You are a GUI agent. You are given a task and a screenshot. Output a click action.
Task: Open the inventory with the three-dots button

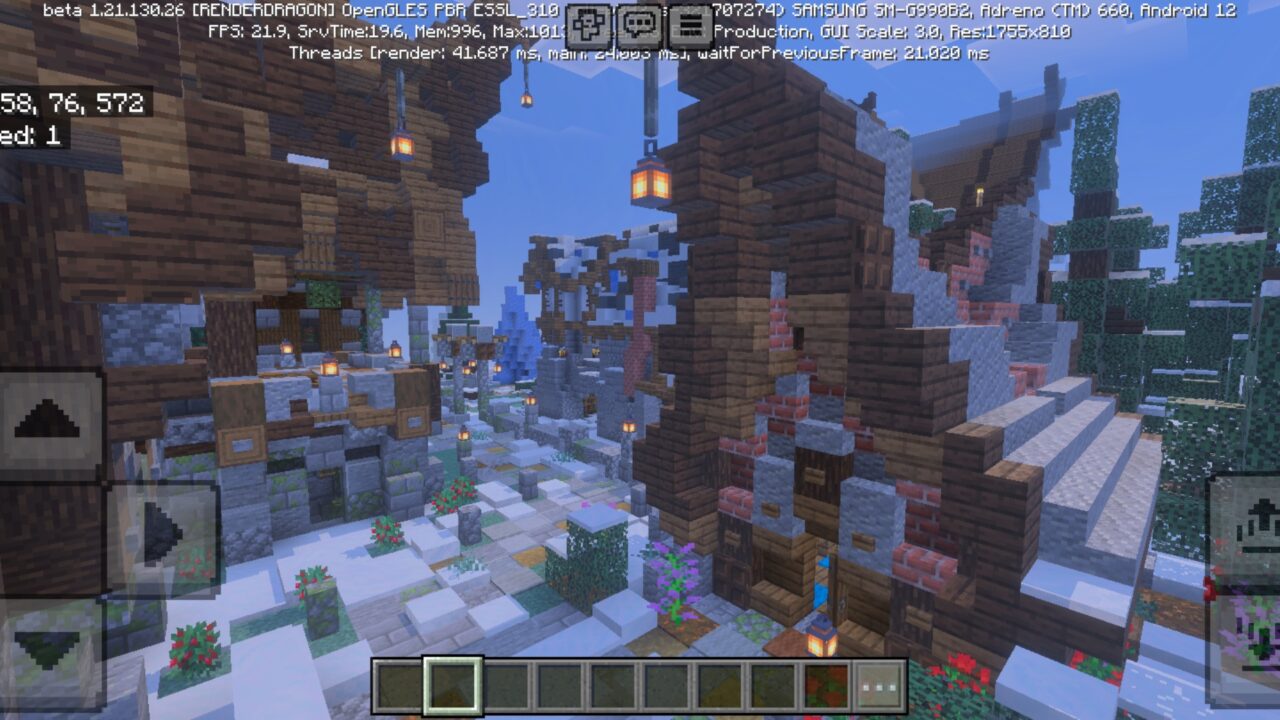tap(879, 683)
